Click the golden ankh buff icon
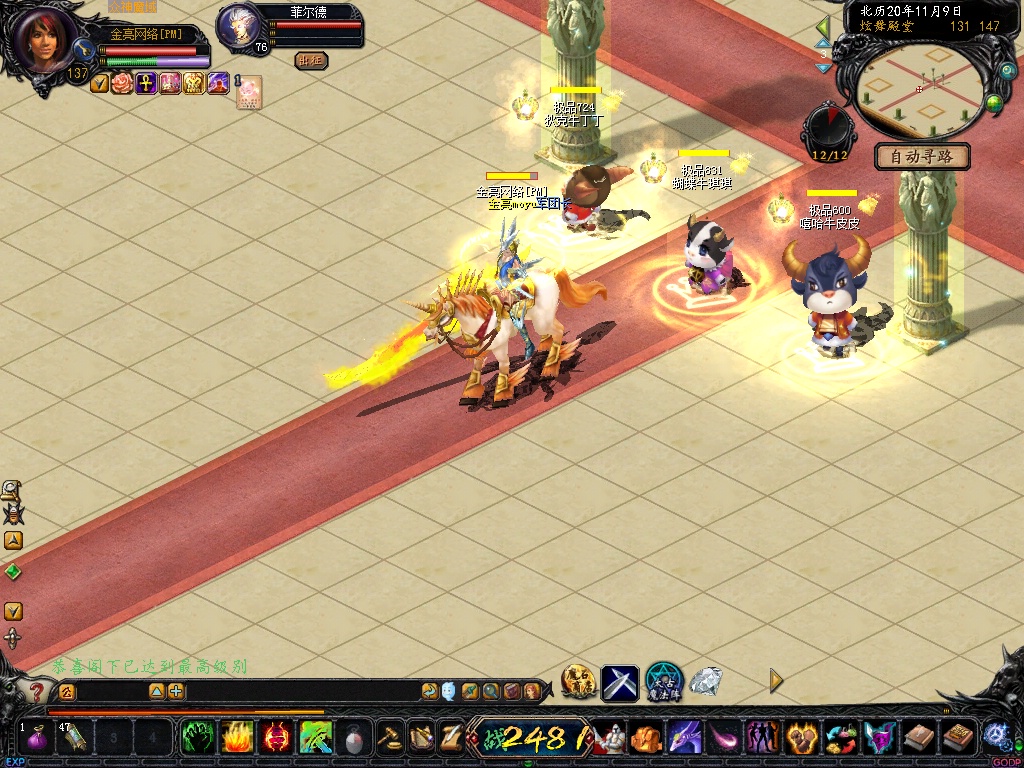 click(x=145, y=83)
